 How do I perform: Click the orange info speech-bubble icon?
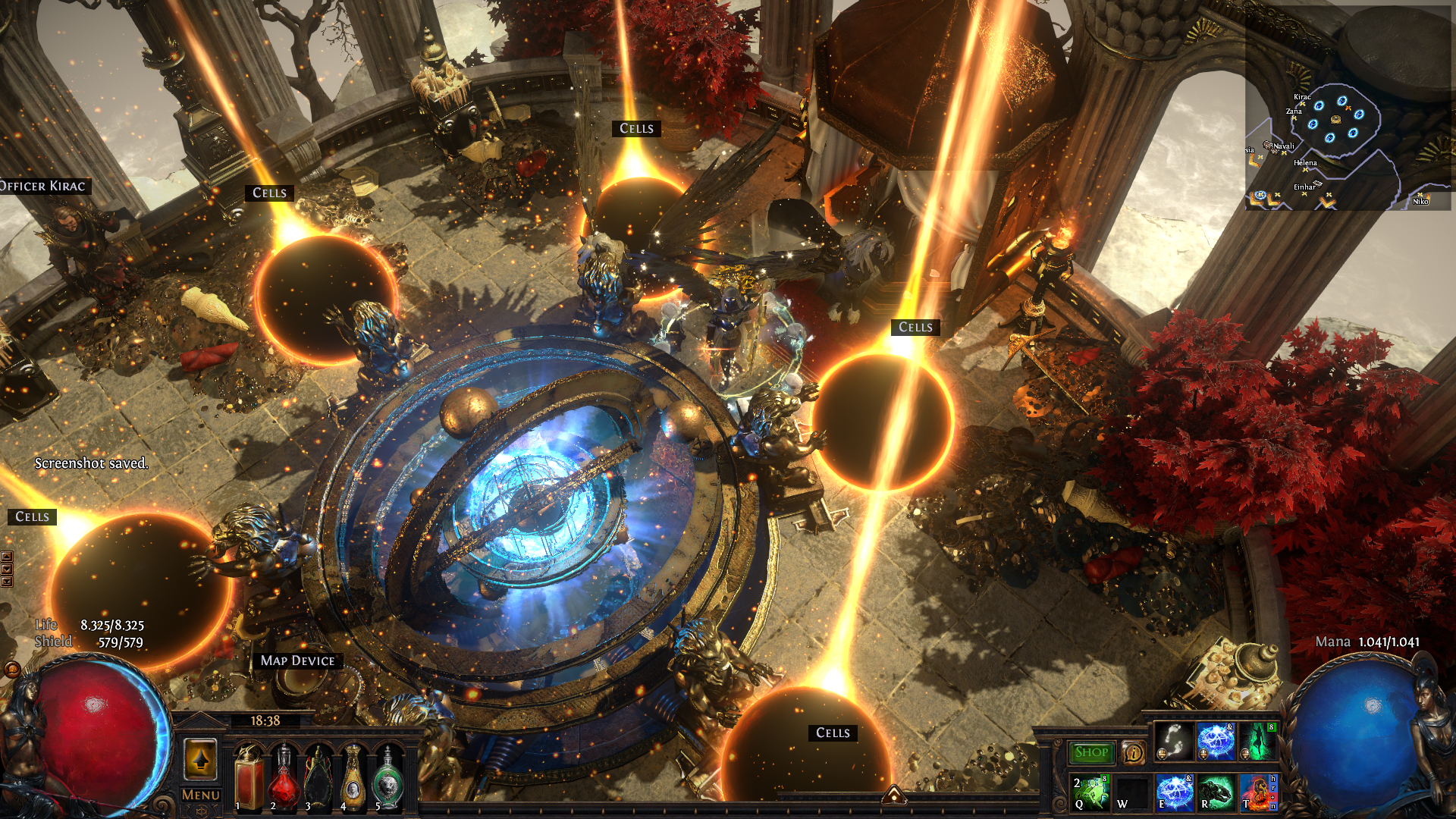[1133, 752]
